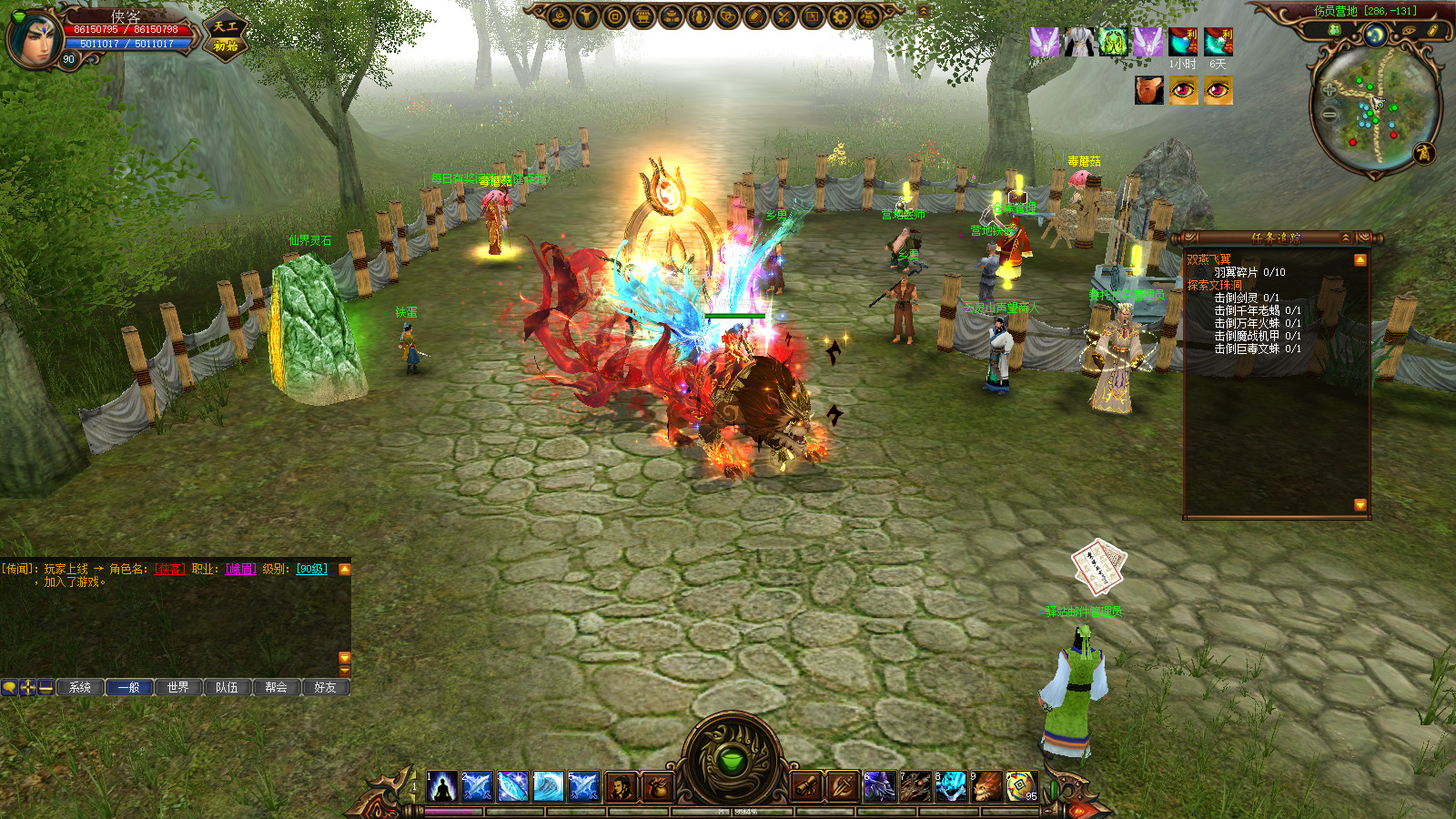Activate the meditation skill in slot 1

coord(442,786)
